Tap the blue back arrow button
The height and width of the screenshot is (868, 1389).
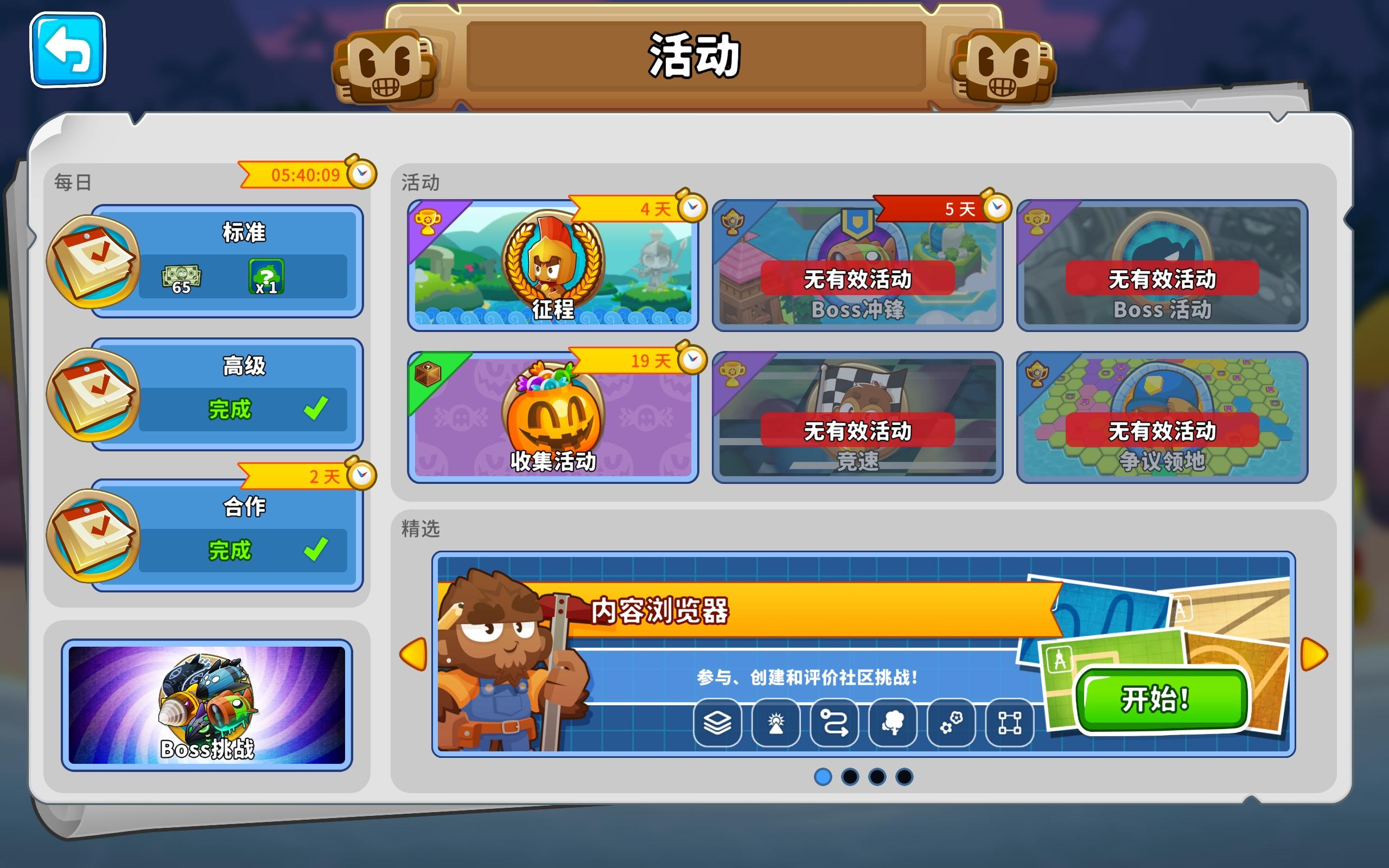68,50
